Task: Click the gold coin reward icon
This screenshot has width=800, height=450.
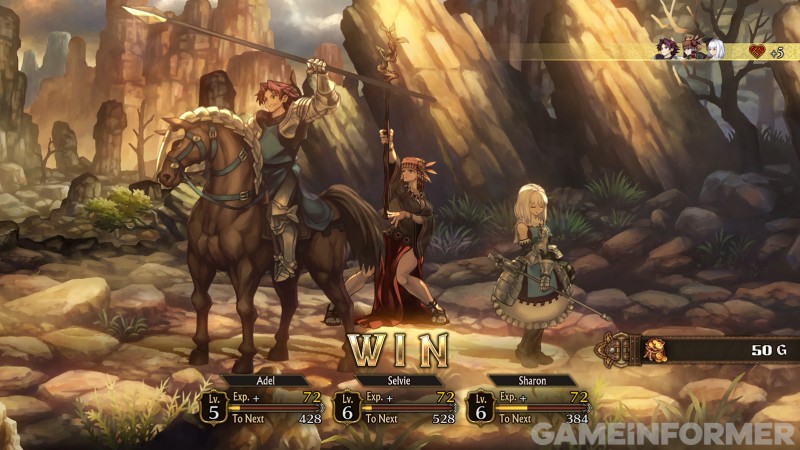Action: coord(655,350)
